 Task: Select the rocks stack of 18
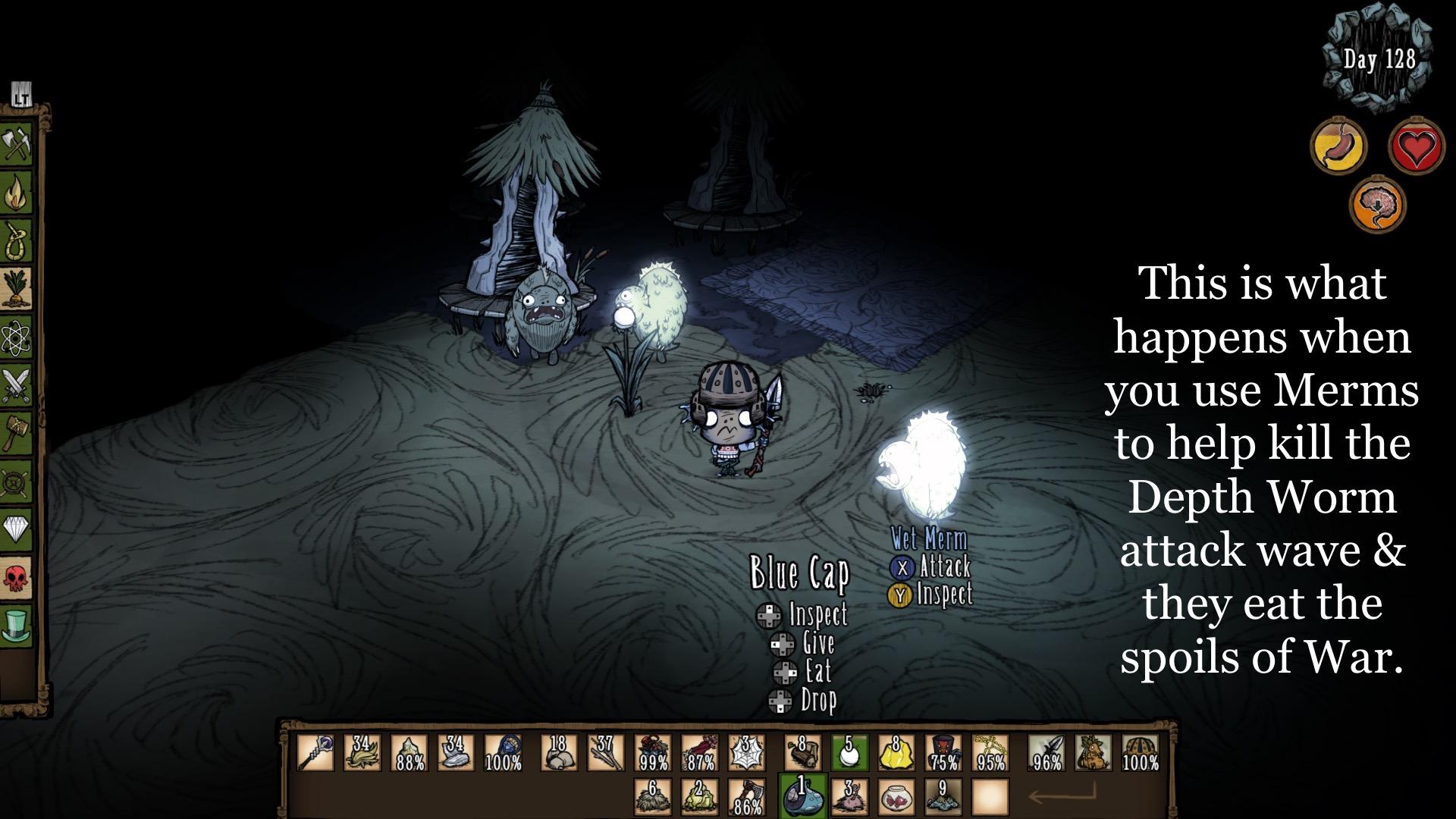click(x=559, y=752)
